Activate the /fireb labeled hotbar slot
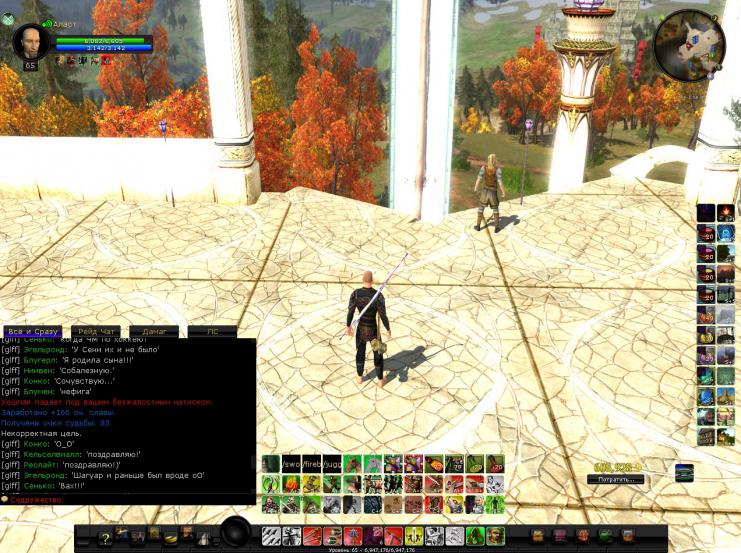Image resolution: width=741 pixels, height=553 pixels. point(311,464)
